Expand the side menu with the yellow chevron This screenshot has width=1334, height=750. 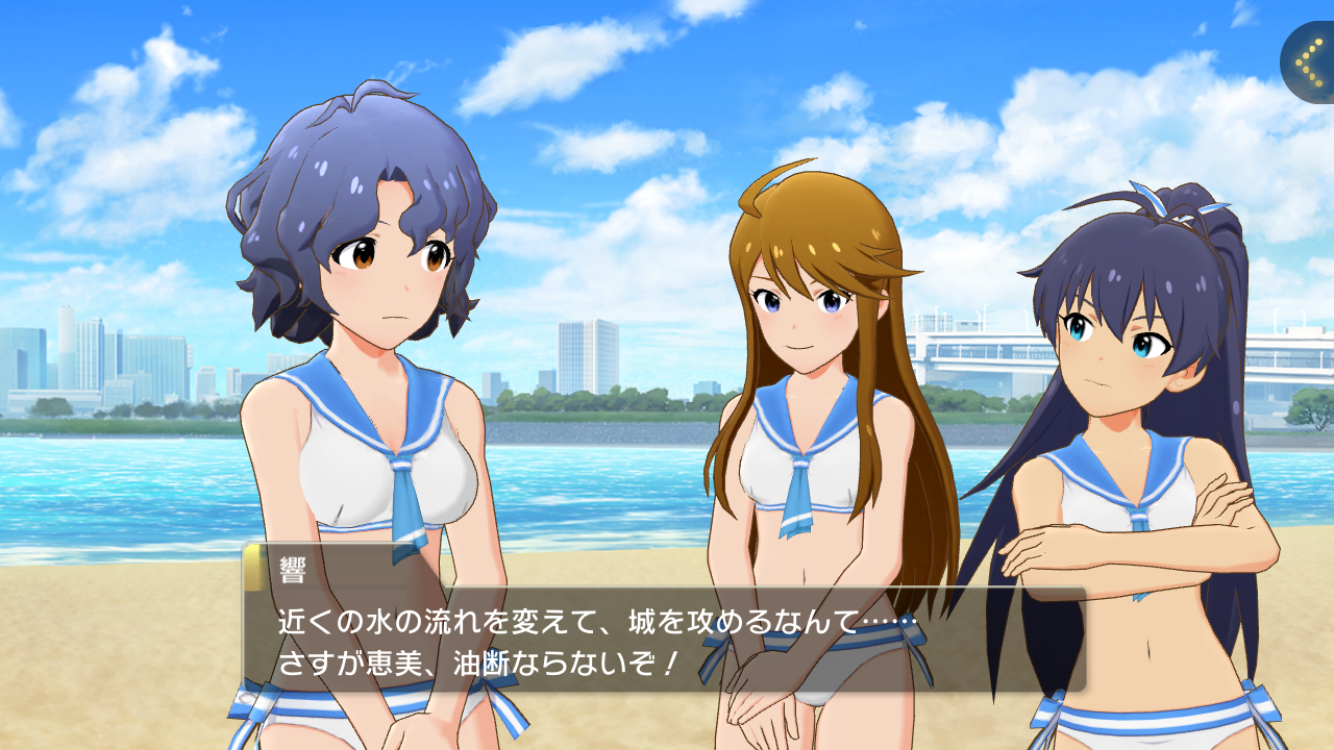pyautogui.click(x=1310, y=62)
